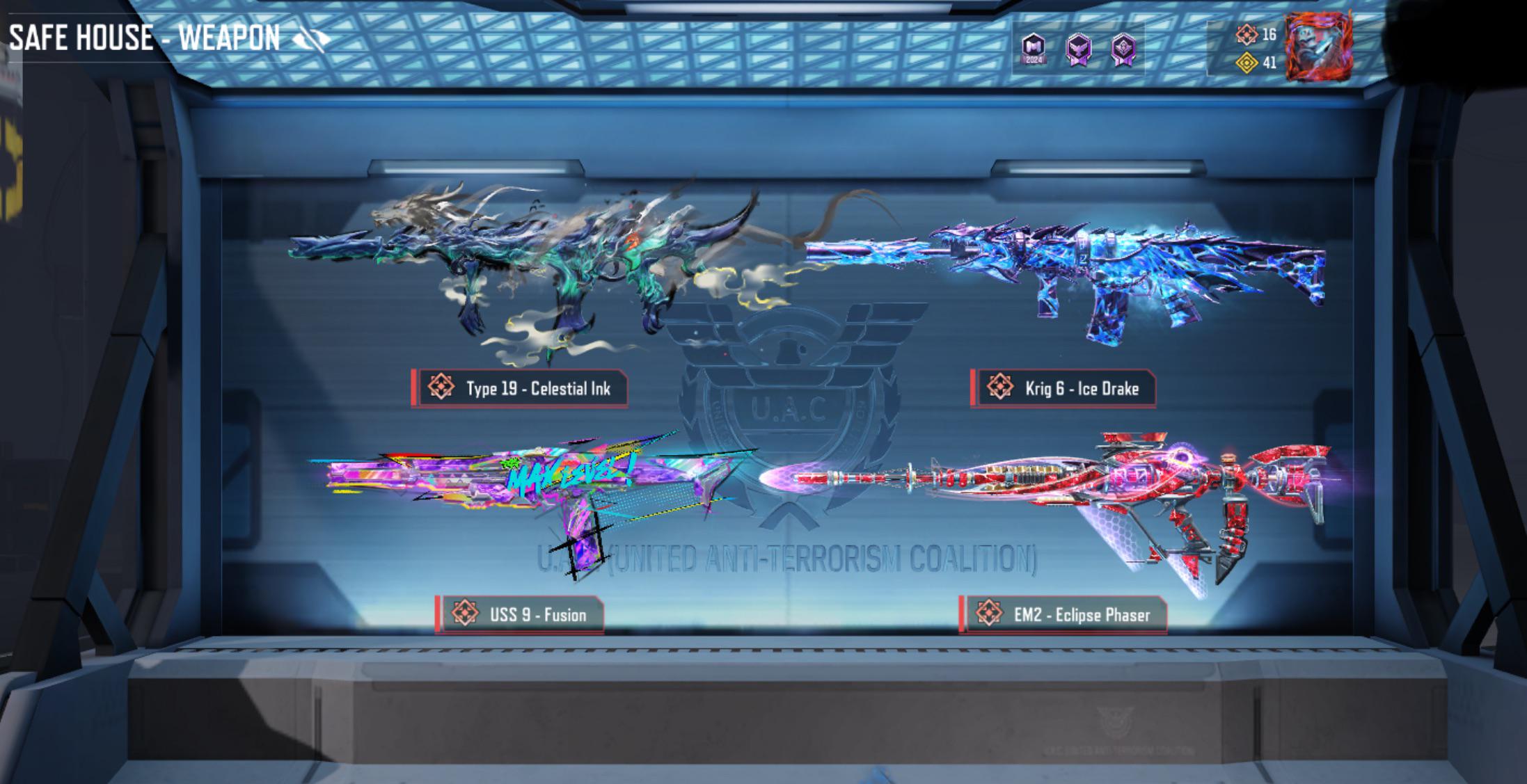Show the gold diamond weapon count icon

coord(1247,63)
